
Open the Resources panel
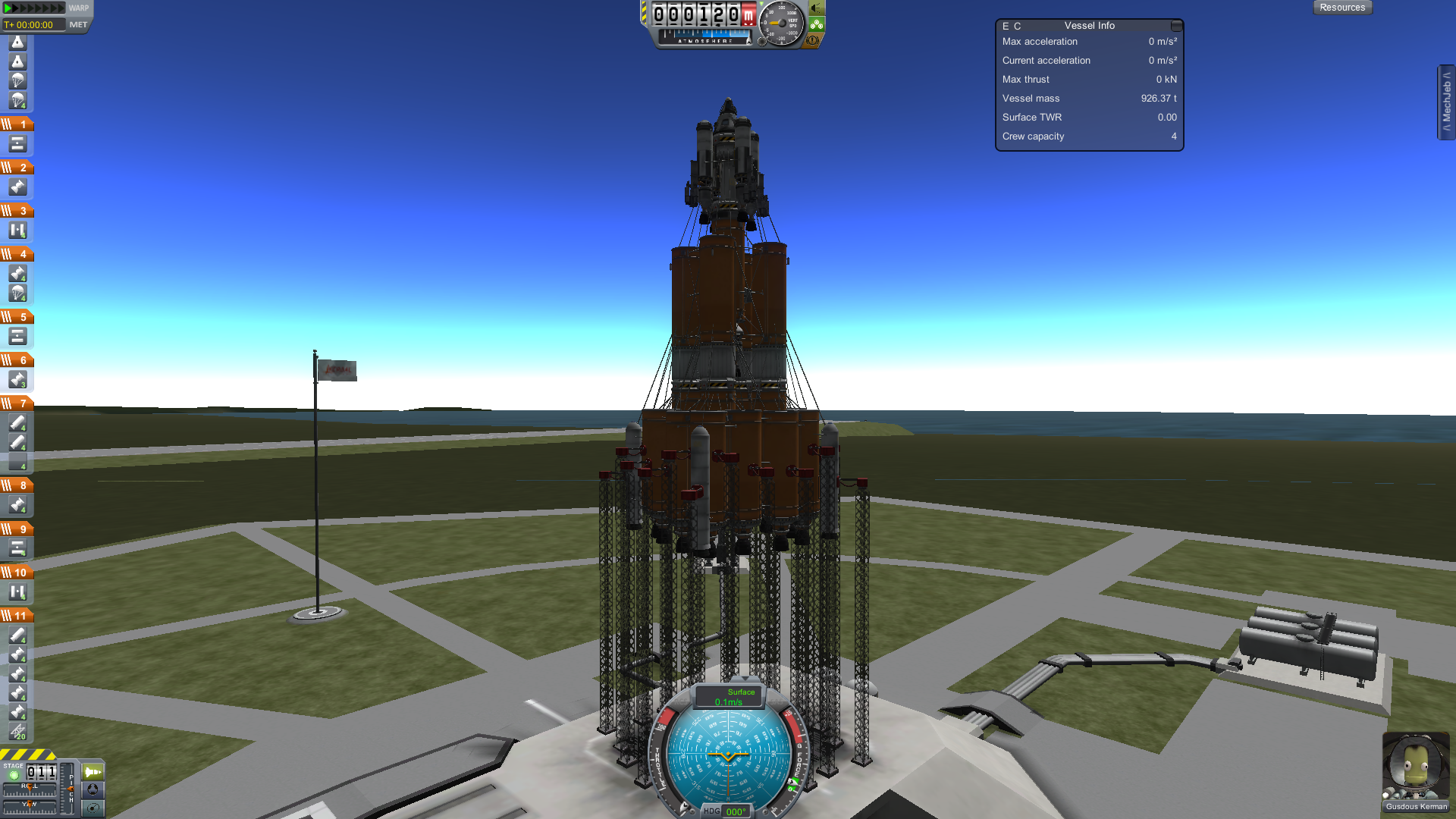[x=1341, y=8]
